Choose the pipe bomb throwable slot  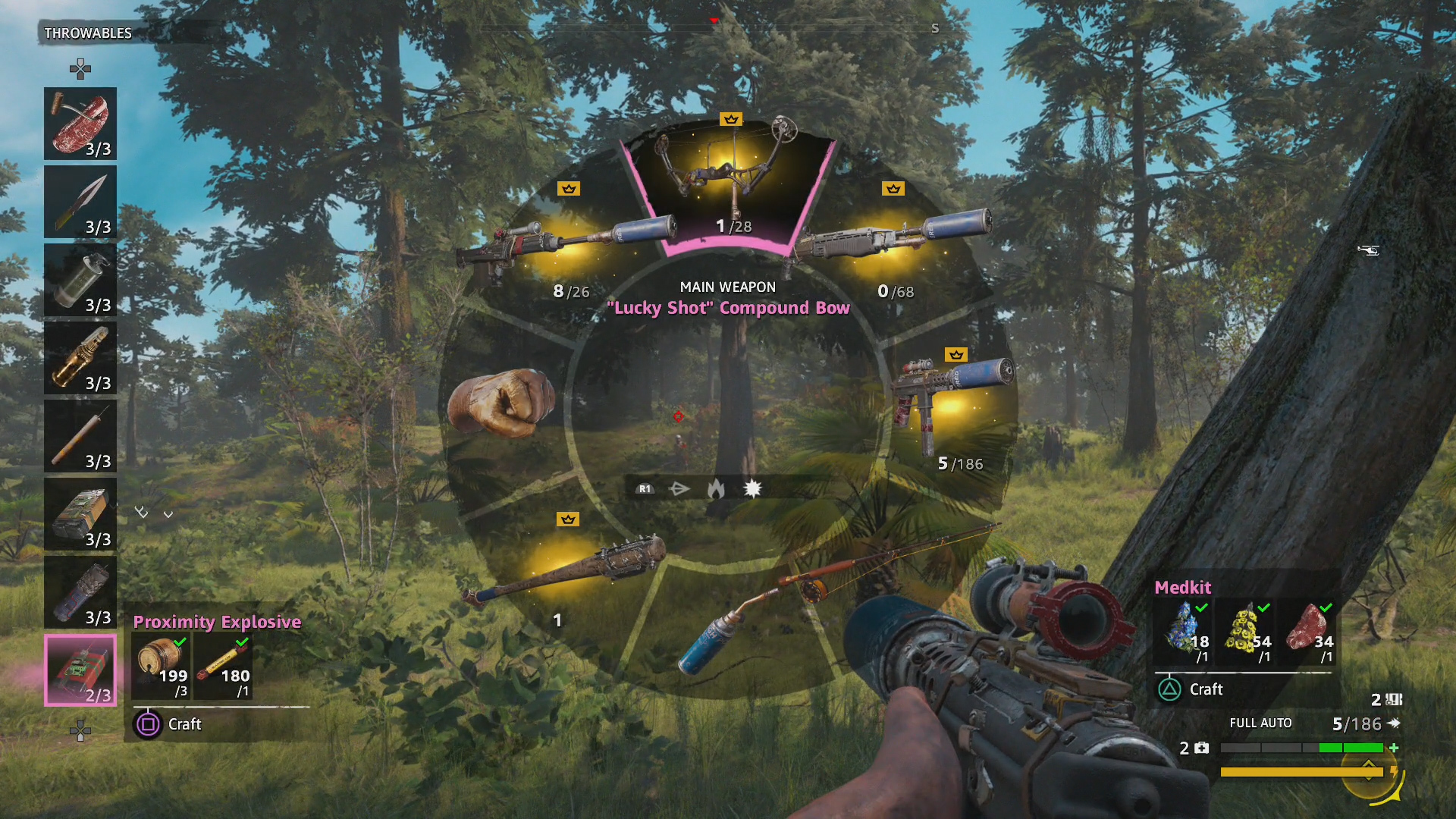[x=80, y=592]
